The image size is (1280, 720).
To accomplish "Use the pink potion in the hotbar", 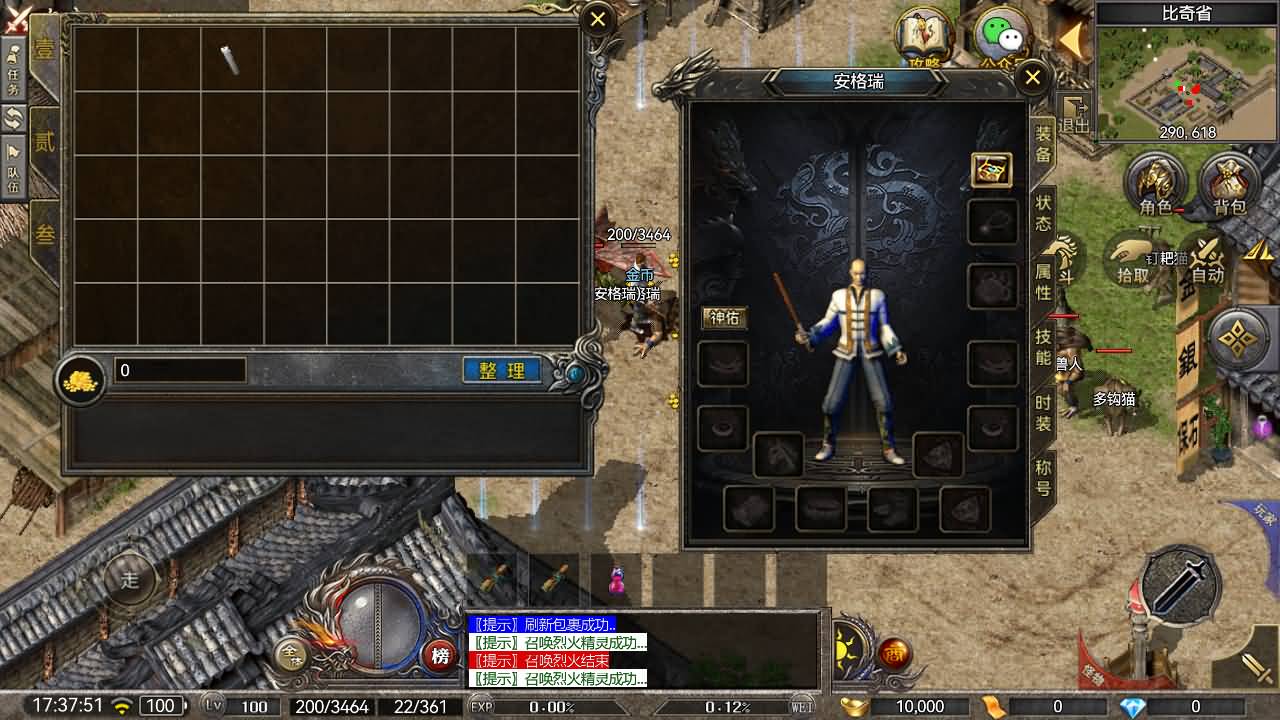I will pyautogui.click(x=617, y=580).
